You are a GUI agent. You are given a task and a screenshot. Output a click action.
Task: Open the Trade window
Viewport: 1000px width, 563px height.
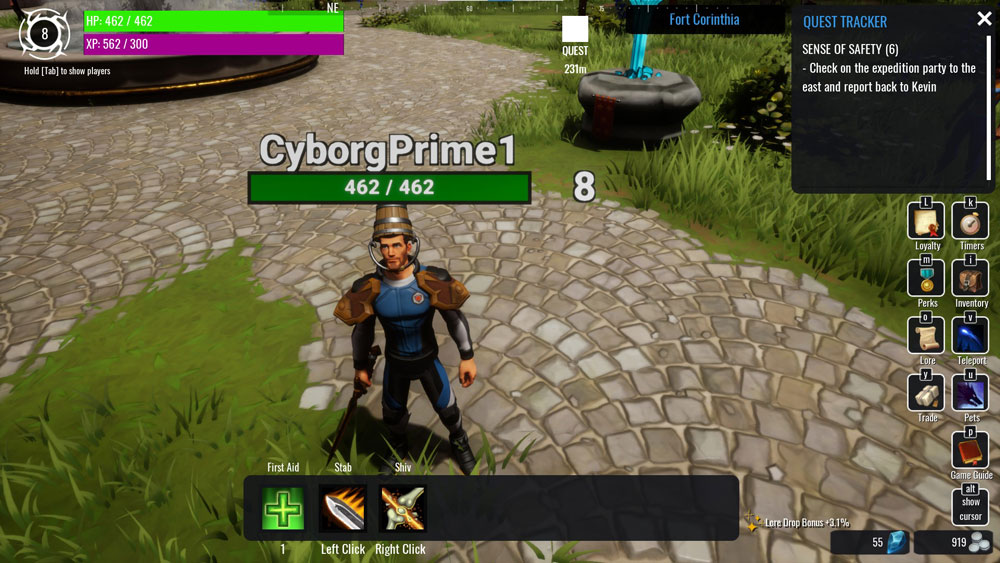pos(926,394)
